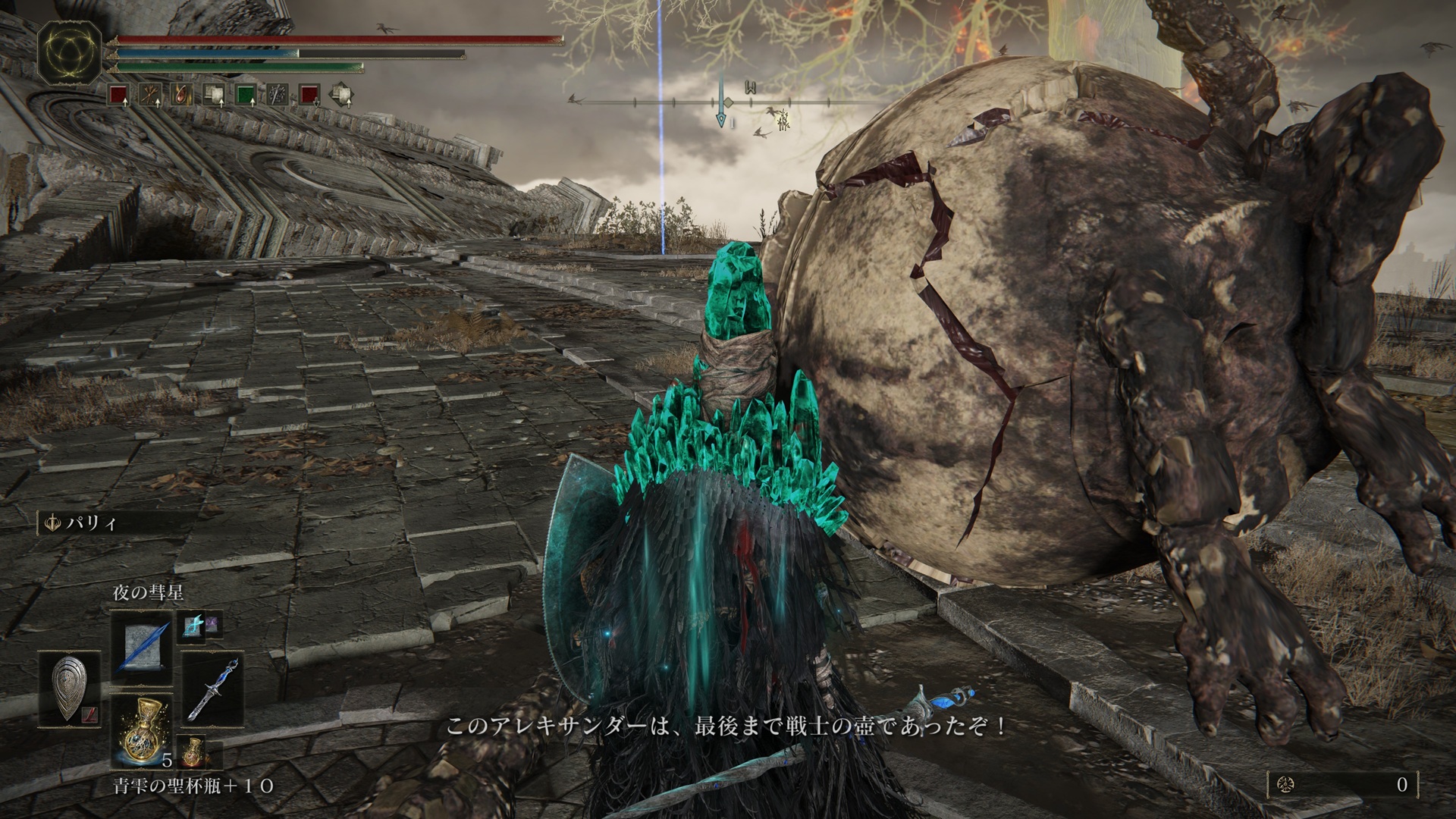Viewport: 1456px width, 819px height.
Task: Inspect the crossed arrows buff icon
Action: click(149, 95)
